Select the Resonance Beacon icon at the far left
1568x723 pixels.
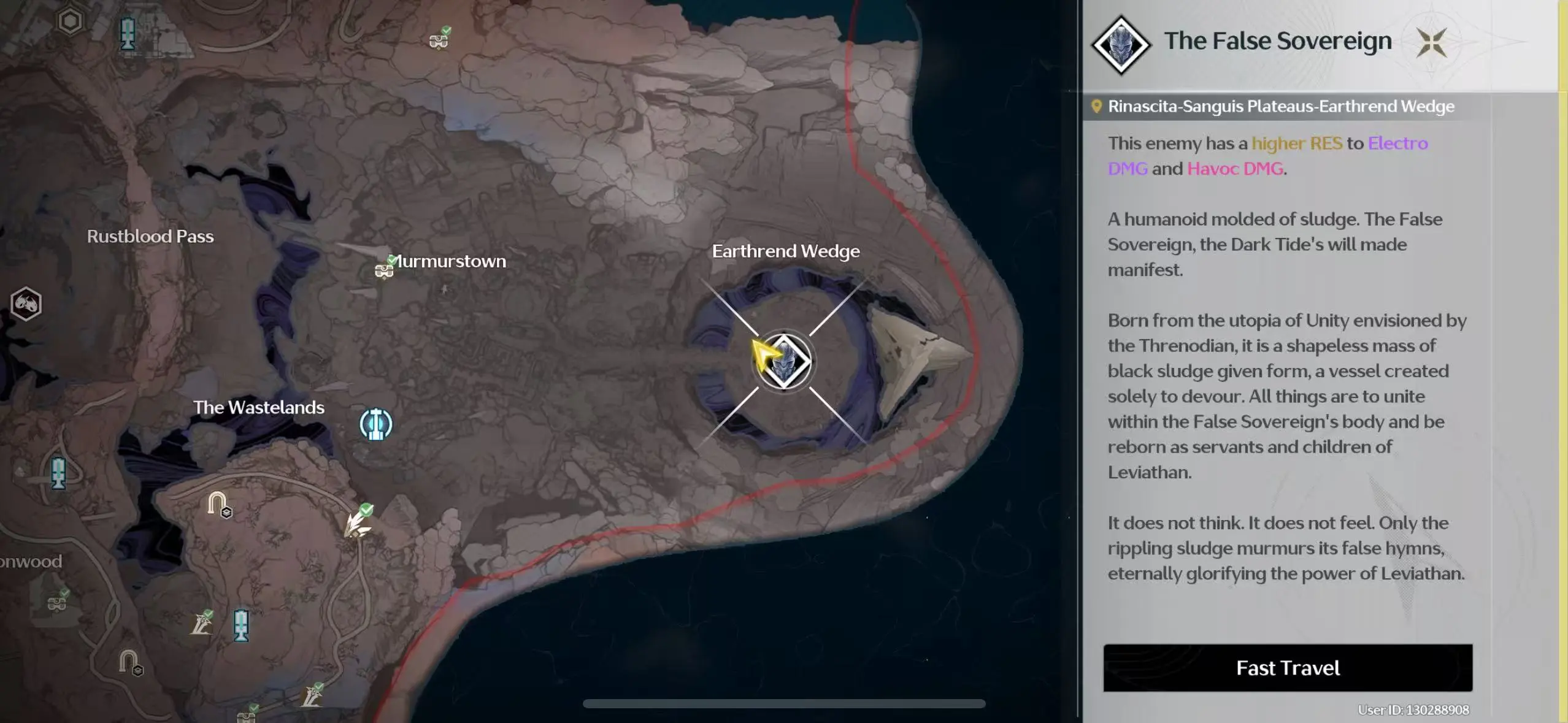pos(59,473)
